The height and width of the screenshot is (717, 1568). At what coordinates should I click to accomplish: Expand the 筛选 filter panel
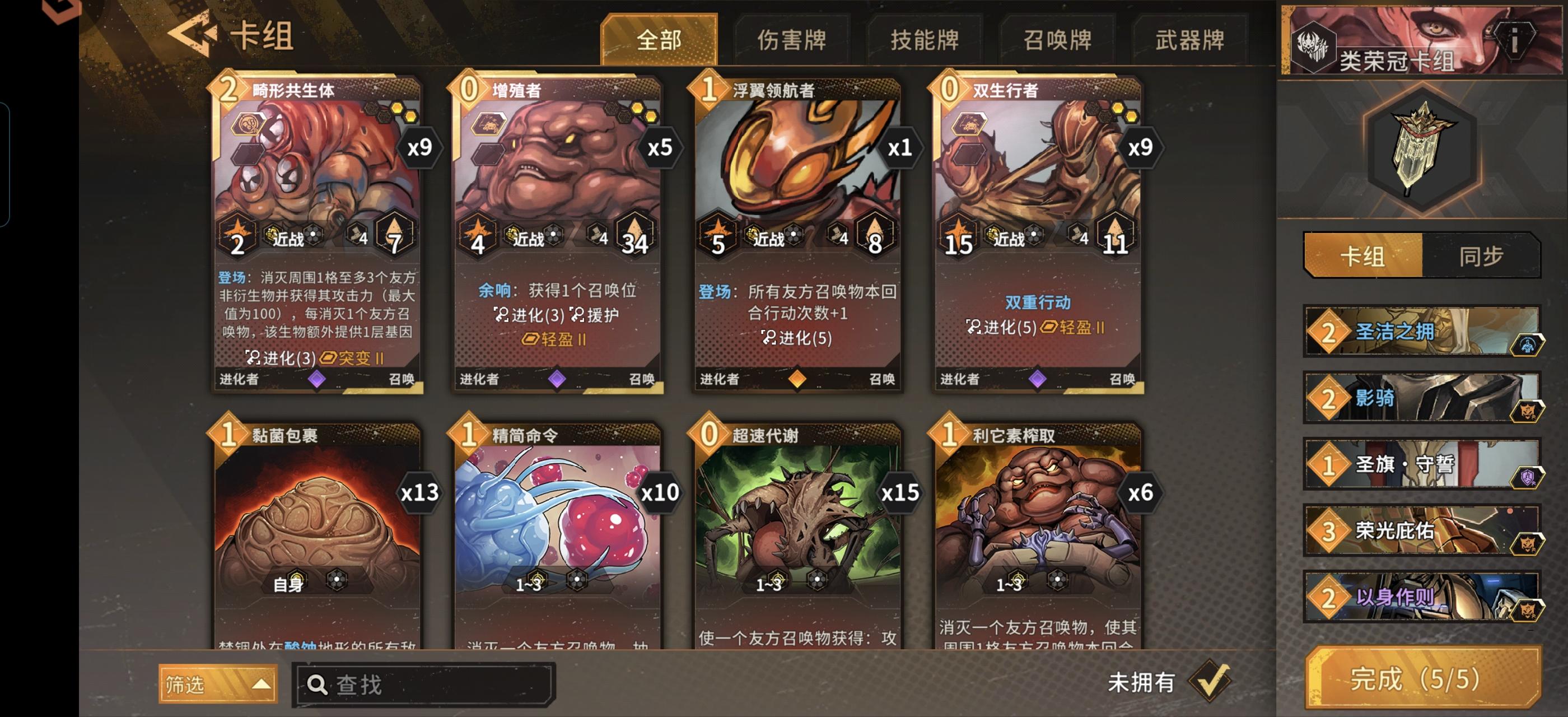[218, 683]
